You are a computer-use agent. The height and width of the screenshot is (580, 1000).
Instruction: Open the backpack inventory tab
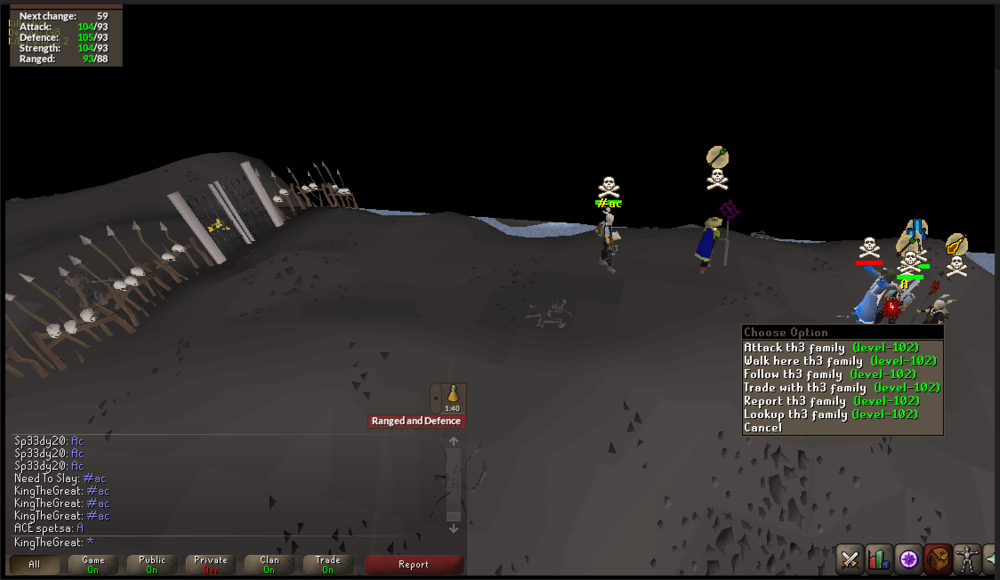click(938, 558)
